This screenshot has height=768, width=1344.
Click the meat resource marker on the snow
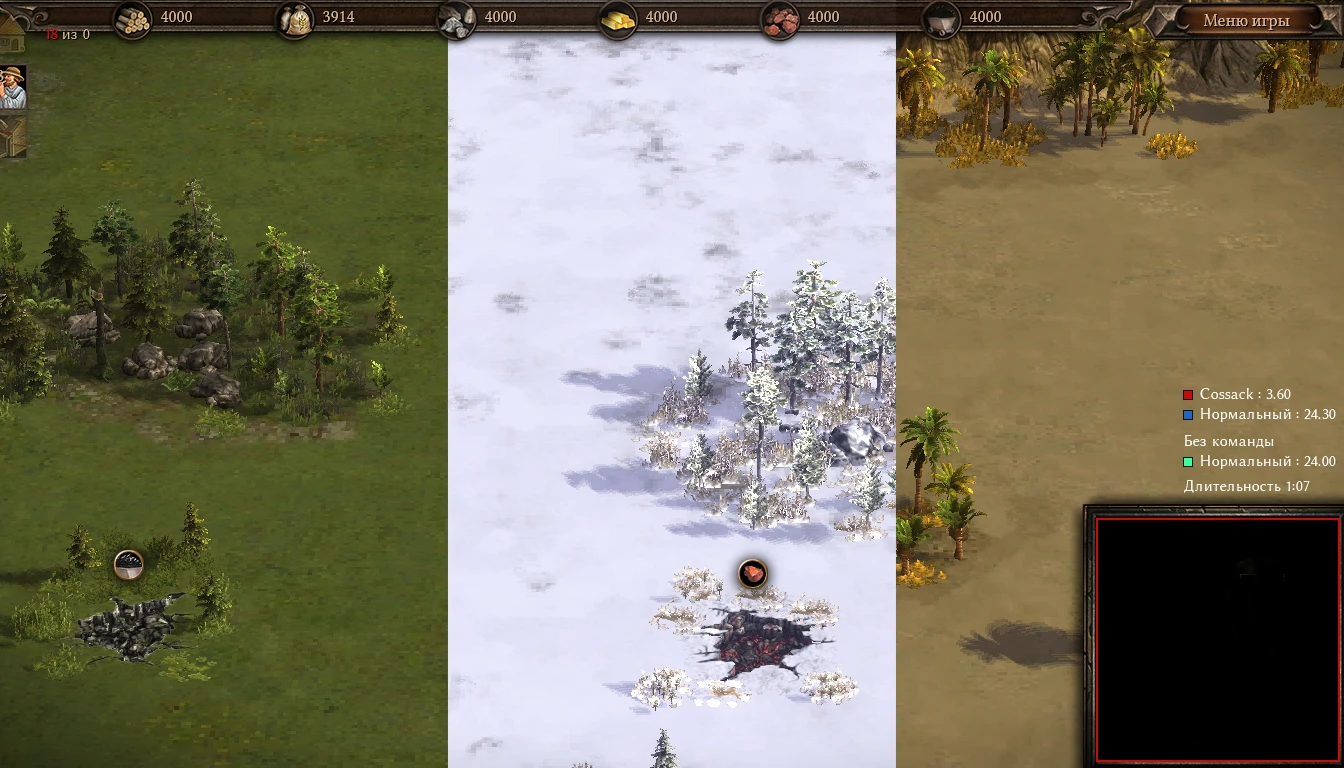(x=751, y=573)
